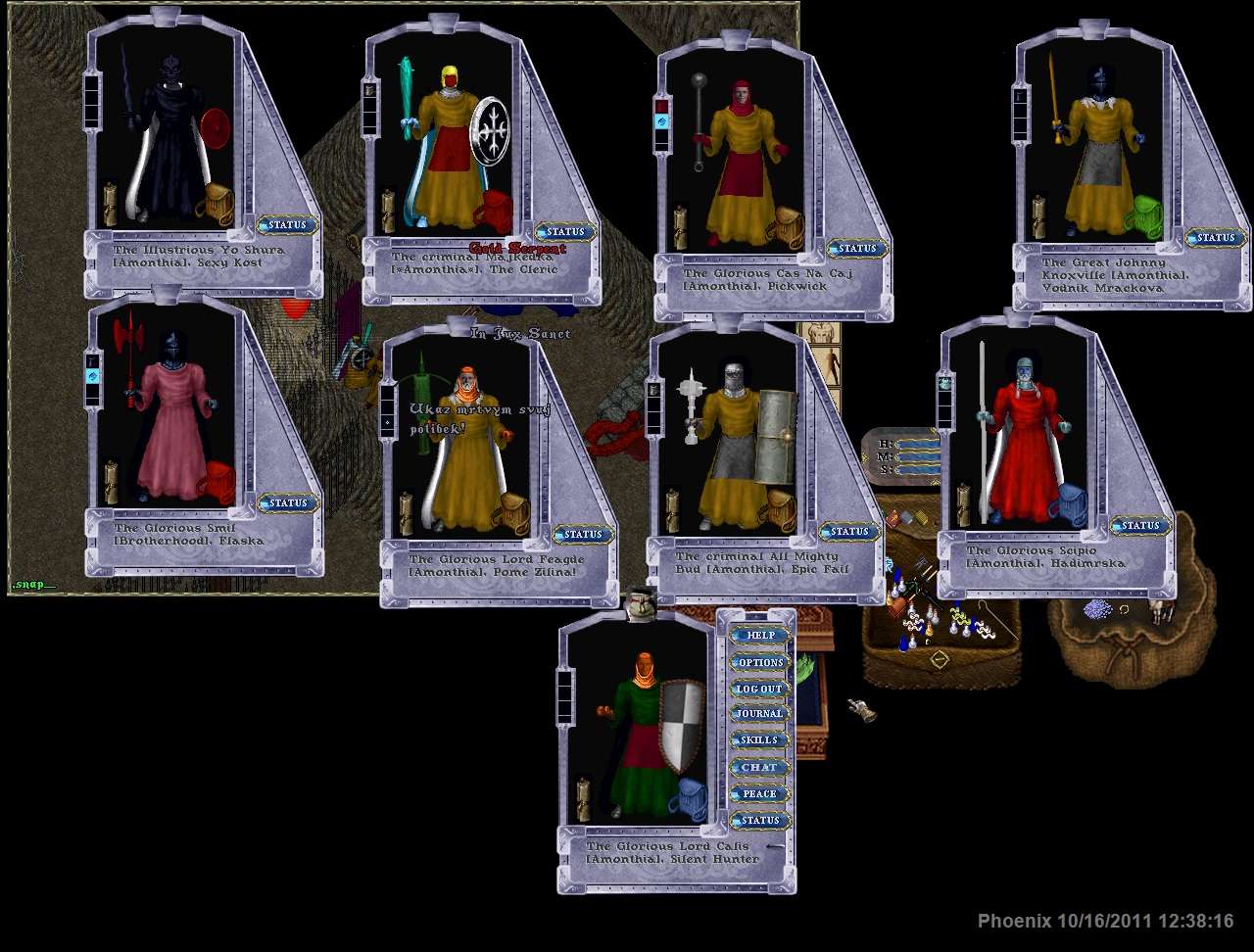Click the party scroll on Scipio's paperdoll
This screenshot has width=1254, height=952.
click(x=963, y=504)
